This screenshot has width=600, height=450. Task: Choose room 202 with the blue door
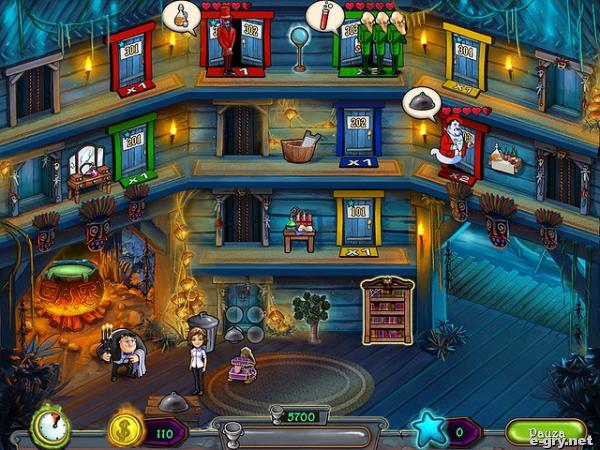tap(358, 134)
